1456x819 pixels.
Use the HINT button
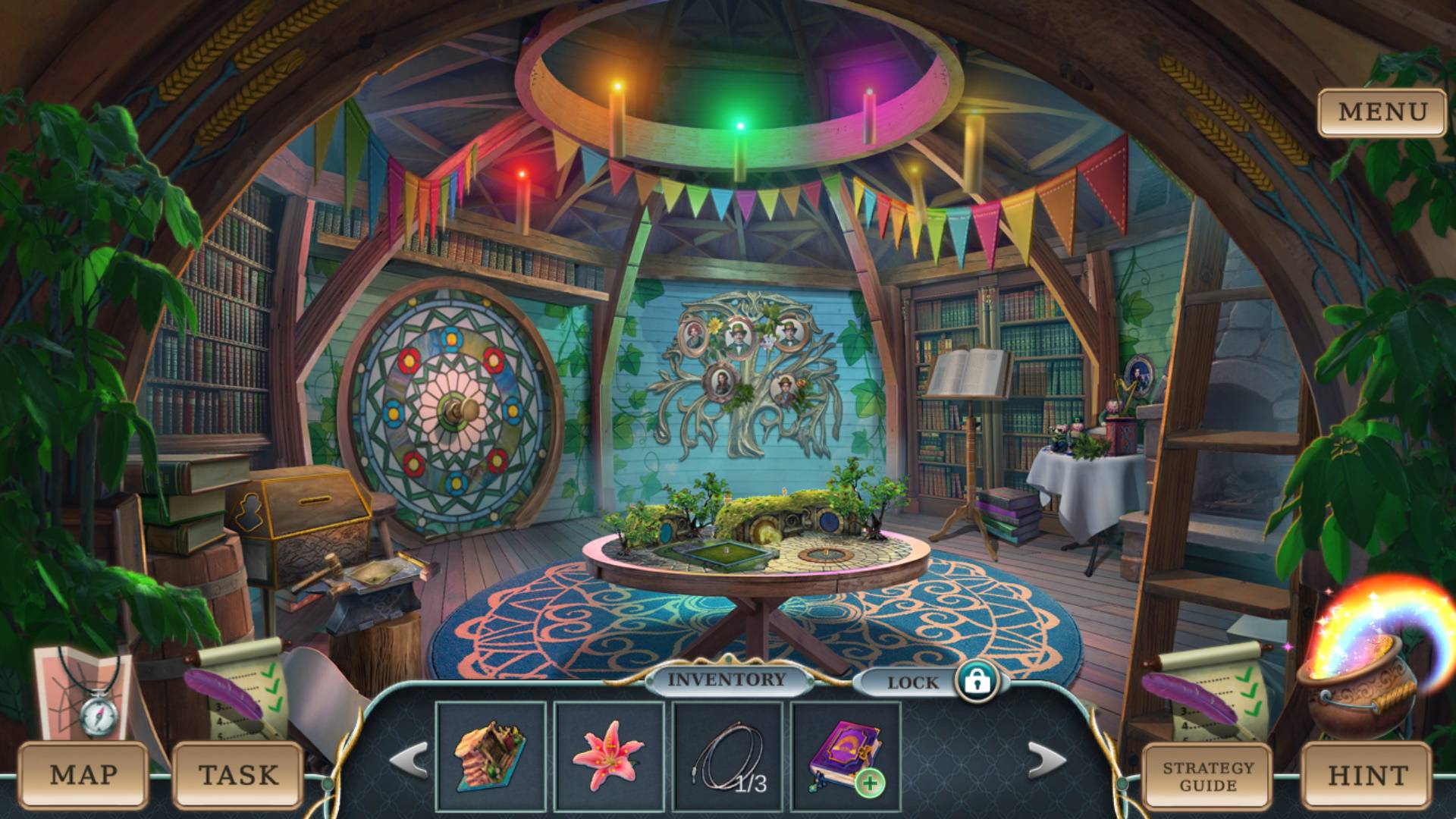(x=1367, y=775)
